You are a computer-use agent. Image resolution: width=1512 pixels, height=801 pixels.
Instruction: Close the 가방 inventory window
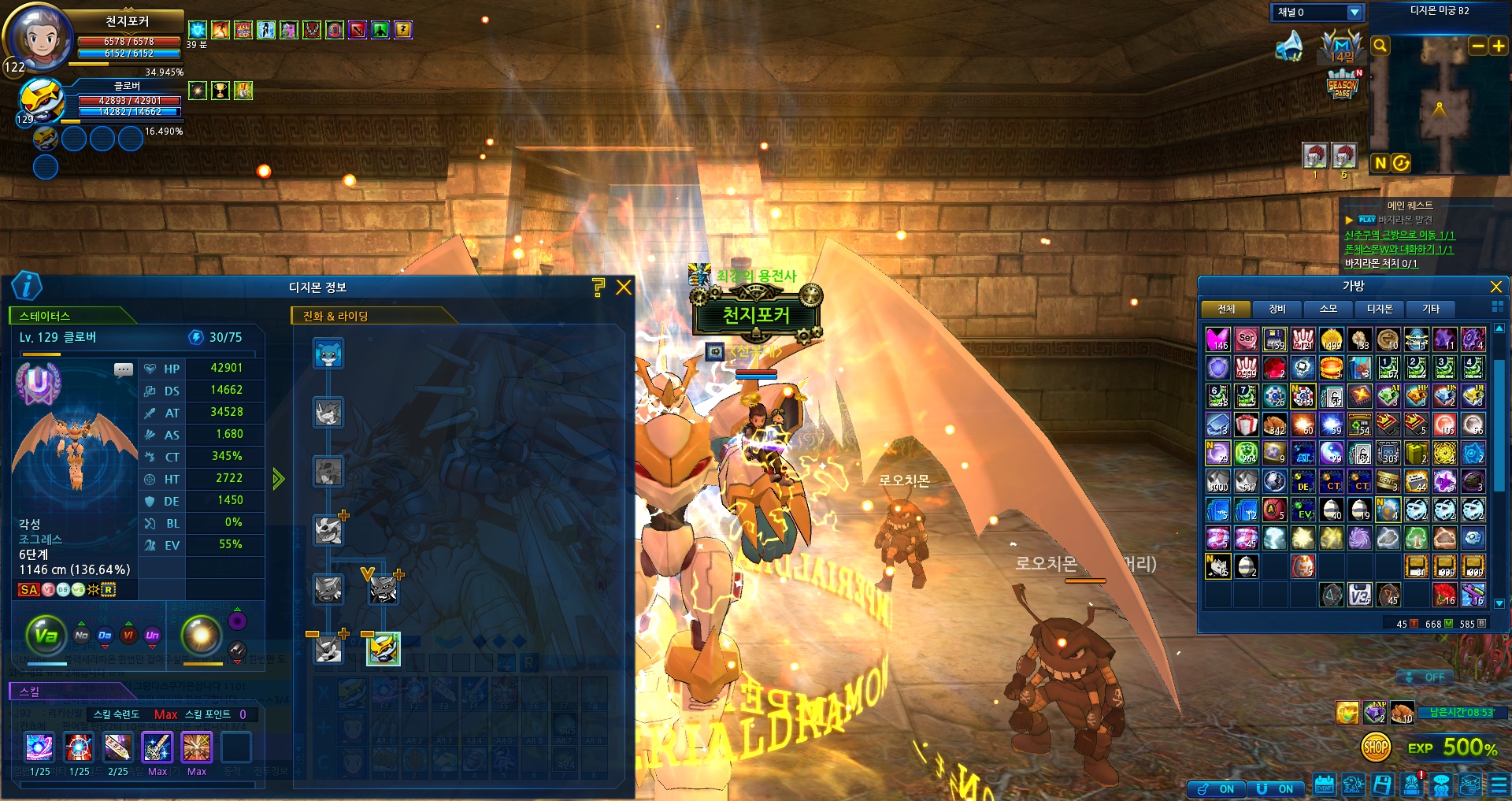click(x=1496, y=287)
